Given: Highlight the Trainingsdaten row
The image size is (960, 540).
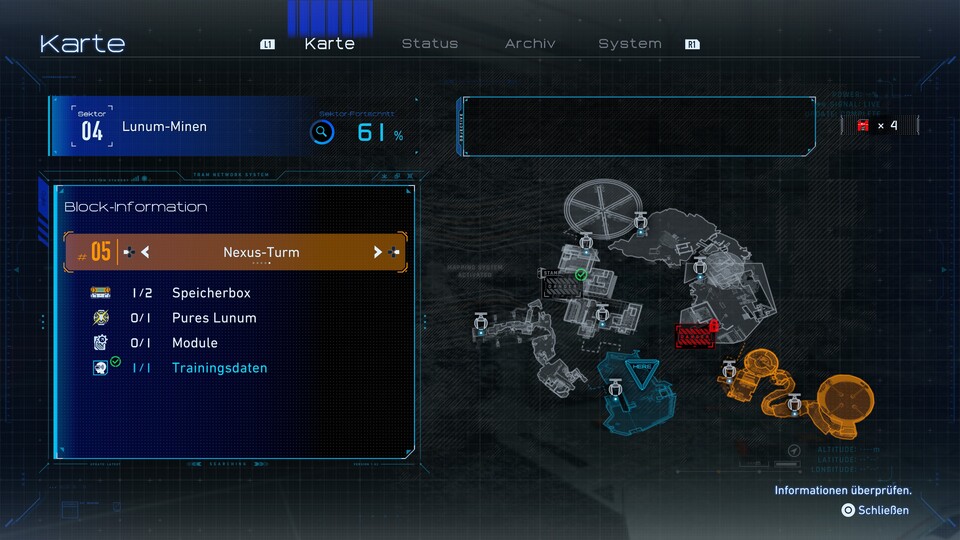Looking at the screenshot, I should pos(219,368).
